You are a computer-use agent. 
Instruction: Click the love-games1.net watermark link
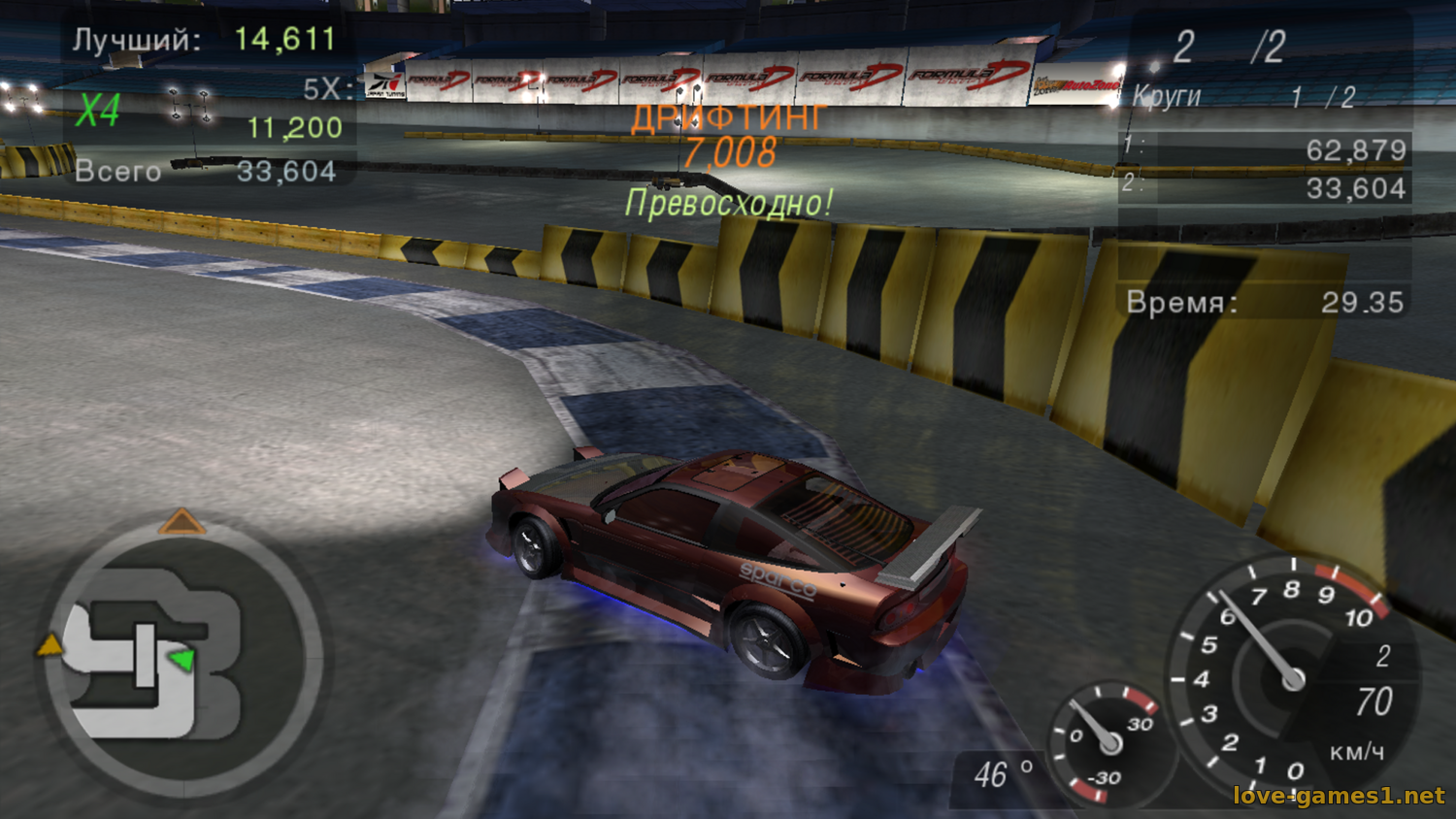pyautogui.click(x=1338, y=796)
